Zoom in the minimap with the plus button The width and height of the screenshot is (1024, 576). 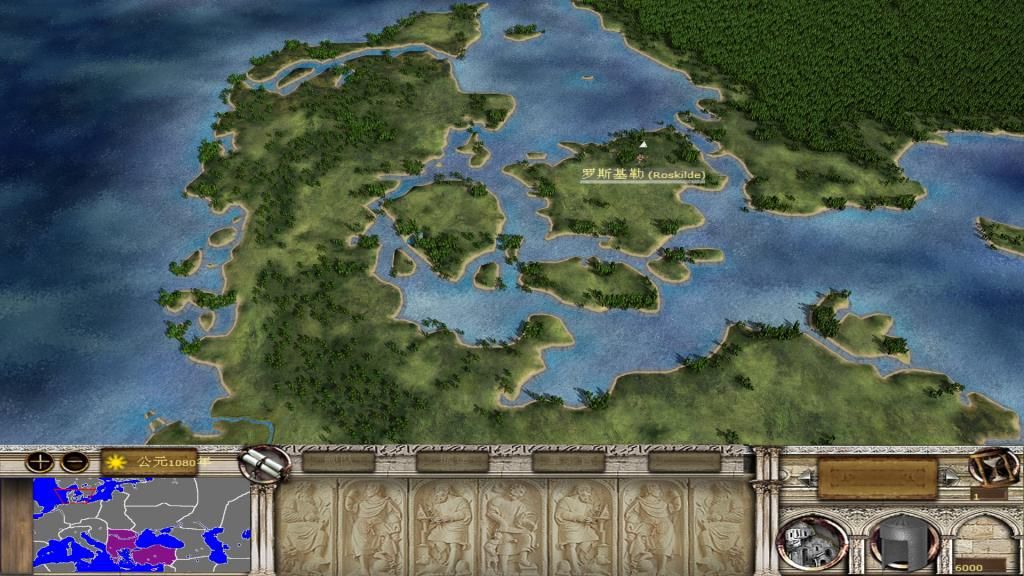39,462
